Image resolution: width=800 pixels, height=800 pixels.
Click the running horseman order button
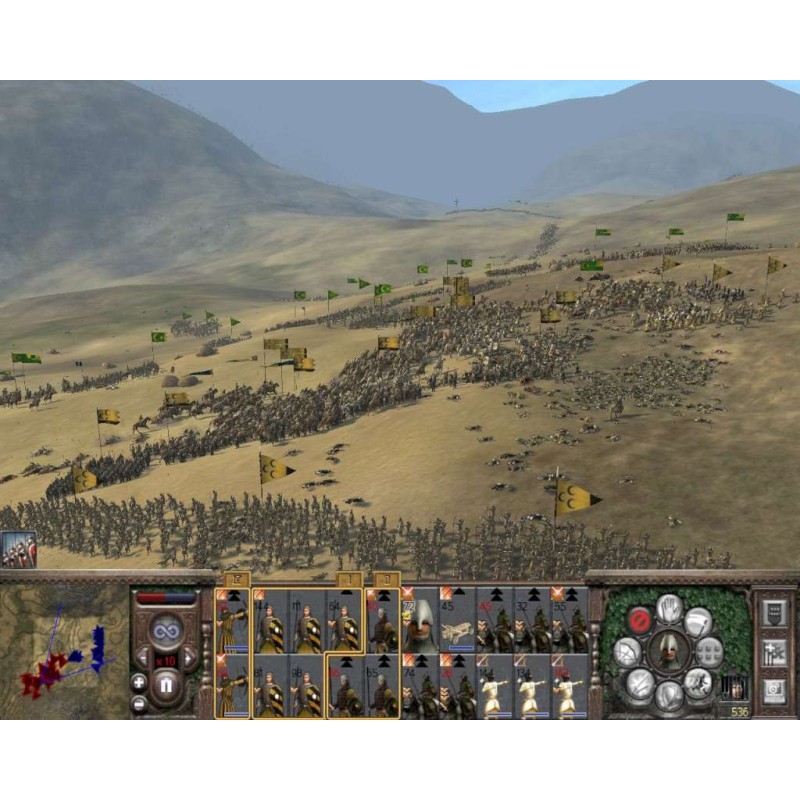click(x=699, y=683)
